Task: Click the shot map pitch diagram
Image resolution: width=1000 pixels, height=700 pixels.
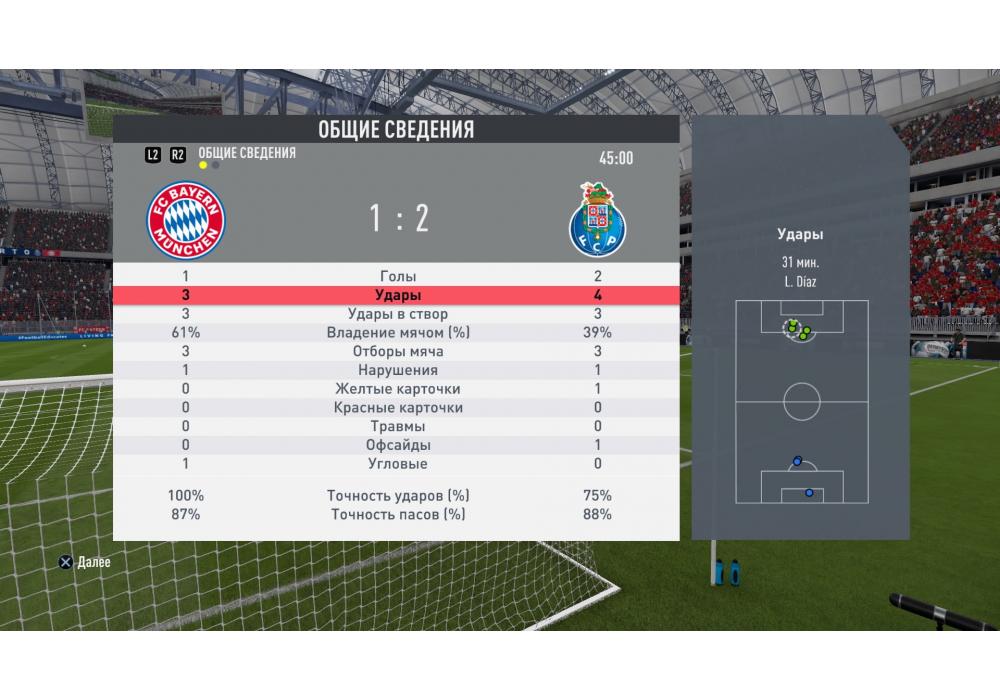Action: pyautogui.click(x=801, y=401)
